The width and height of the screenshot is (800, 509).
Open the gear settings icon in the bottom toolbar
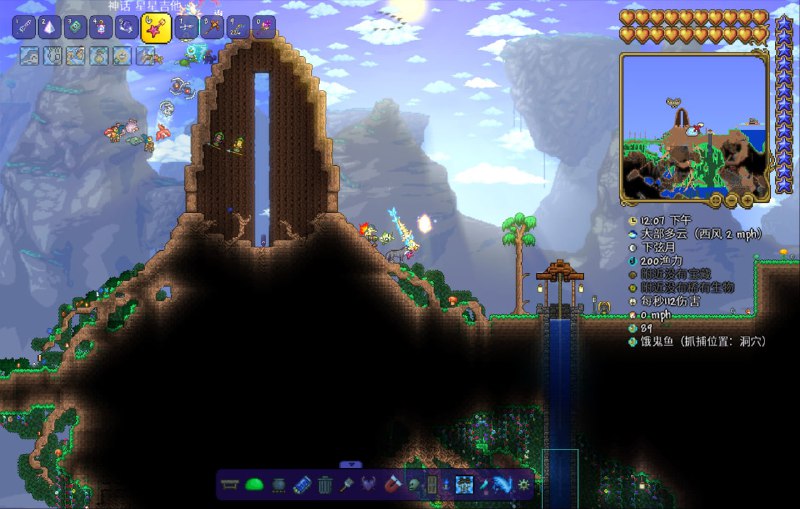click(x=522, y=485)
